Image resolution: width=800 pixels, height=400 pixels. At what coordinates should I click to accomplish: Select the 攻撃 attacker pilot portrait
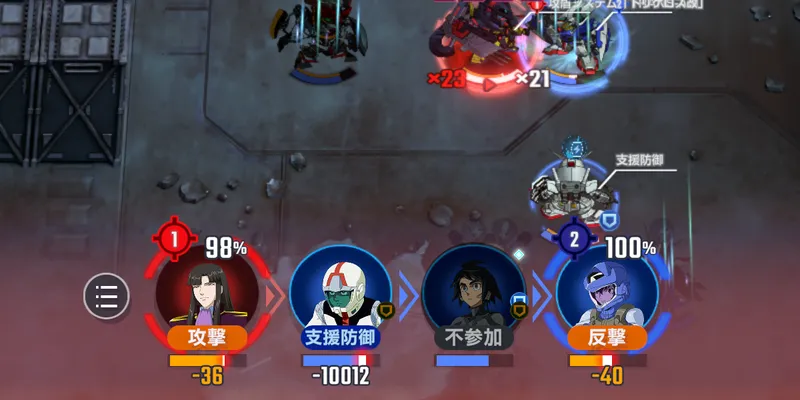(x=205, y=290)
